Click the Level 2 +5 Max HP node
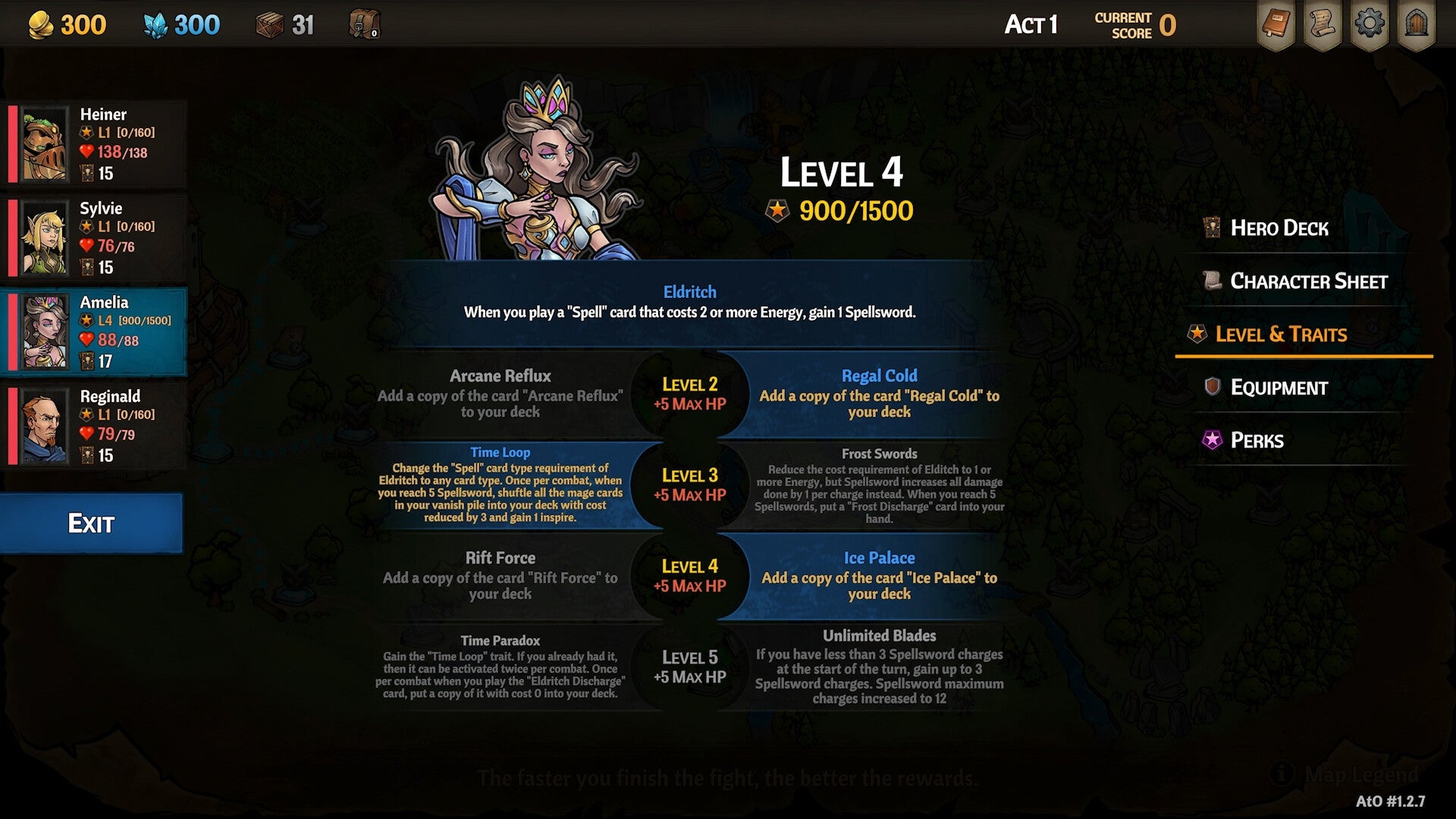Screen dimensions: 1456x819 tap(689, 394)
